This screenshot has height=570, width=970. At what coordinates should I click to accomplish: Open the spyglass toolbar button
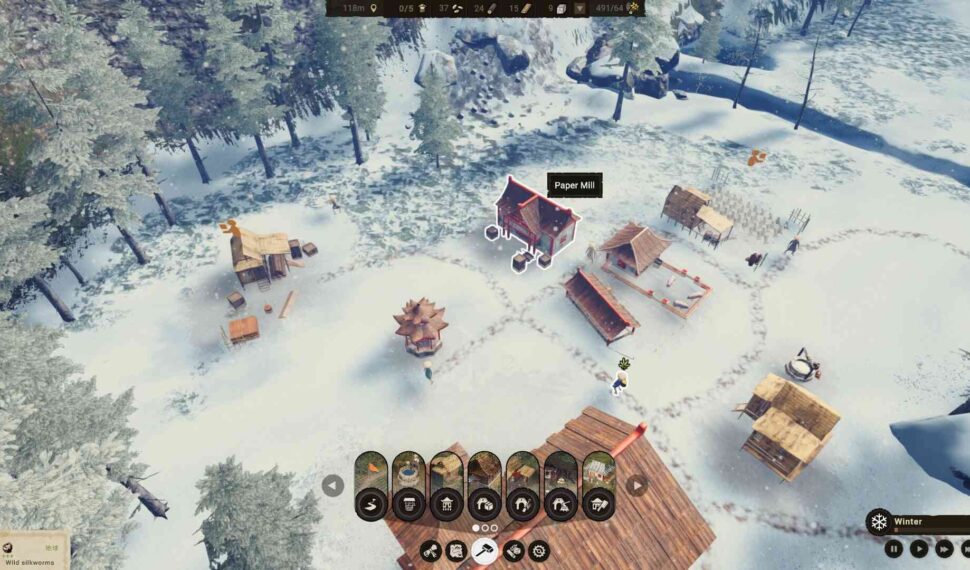click(430, 550)
